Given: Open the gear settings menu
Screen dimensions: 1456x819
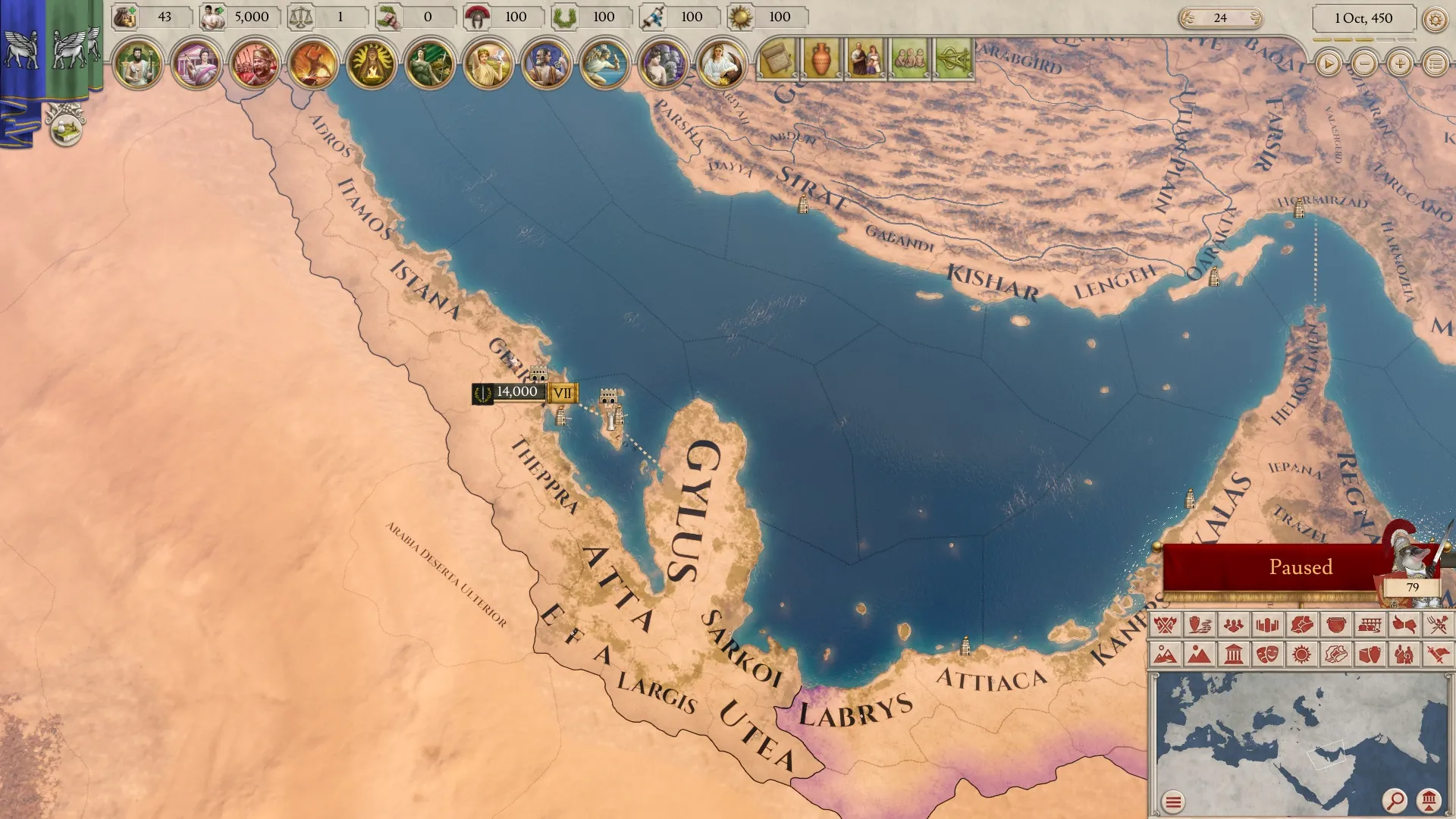Looking at the screenshot, I should click(x=1435, y=20).
